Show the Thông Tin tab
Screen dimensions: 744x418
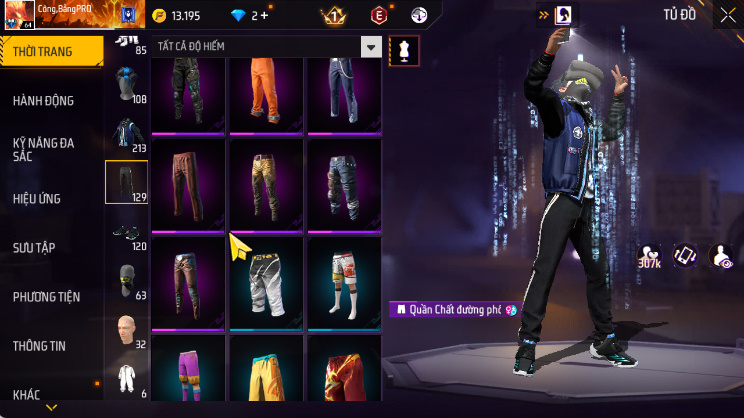[39, 346]
